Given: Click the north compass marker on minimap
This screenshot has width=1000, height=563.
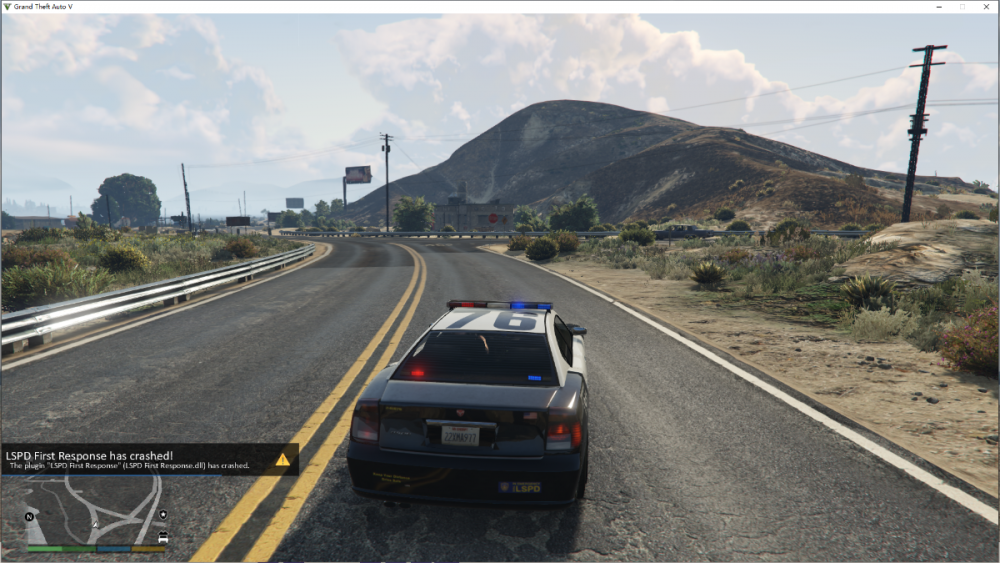Looking at the screenshot, I should coord(30,516).
